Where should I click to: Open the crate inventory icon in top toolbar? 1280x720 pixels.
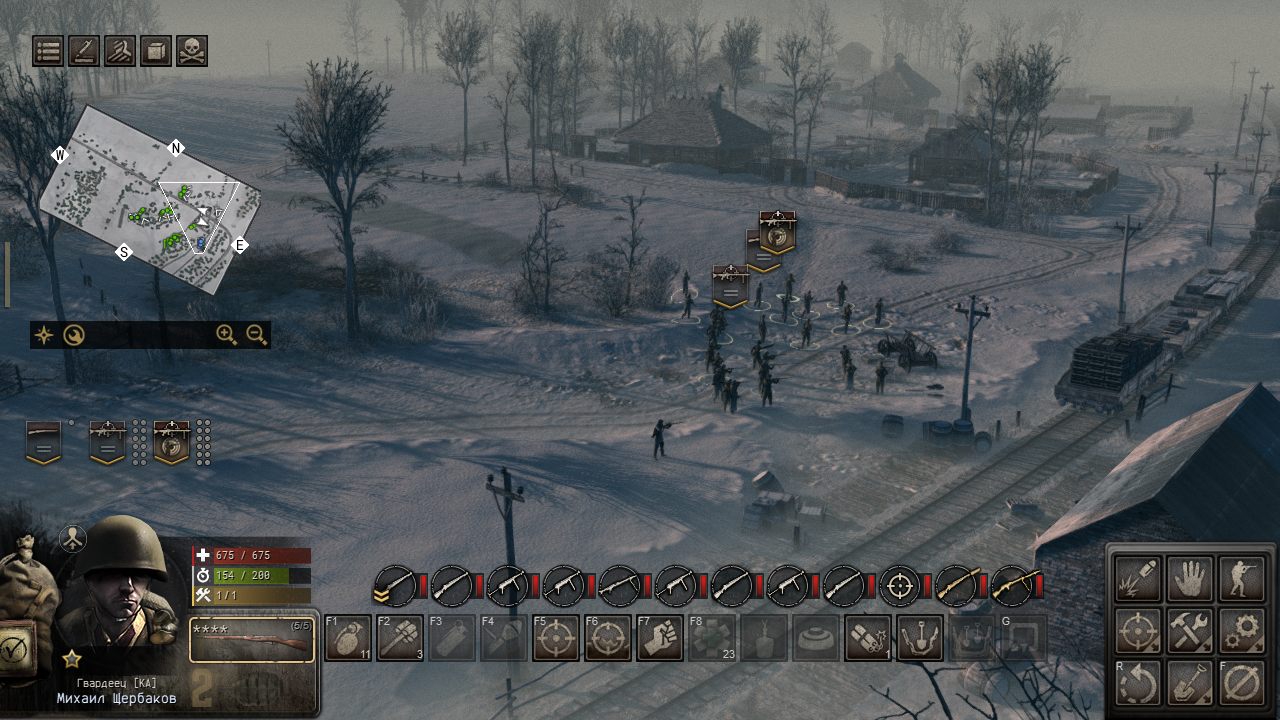[x=155, y=52]
